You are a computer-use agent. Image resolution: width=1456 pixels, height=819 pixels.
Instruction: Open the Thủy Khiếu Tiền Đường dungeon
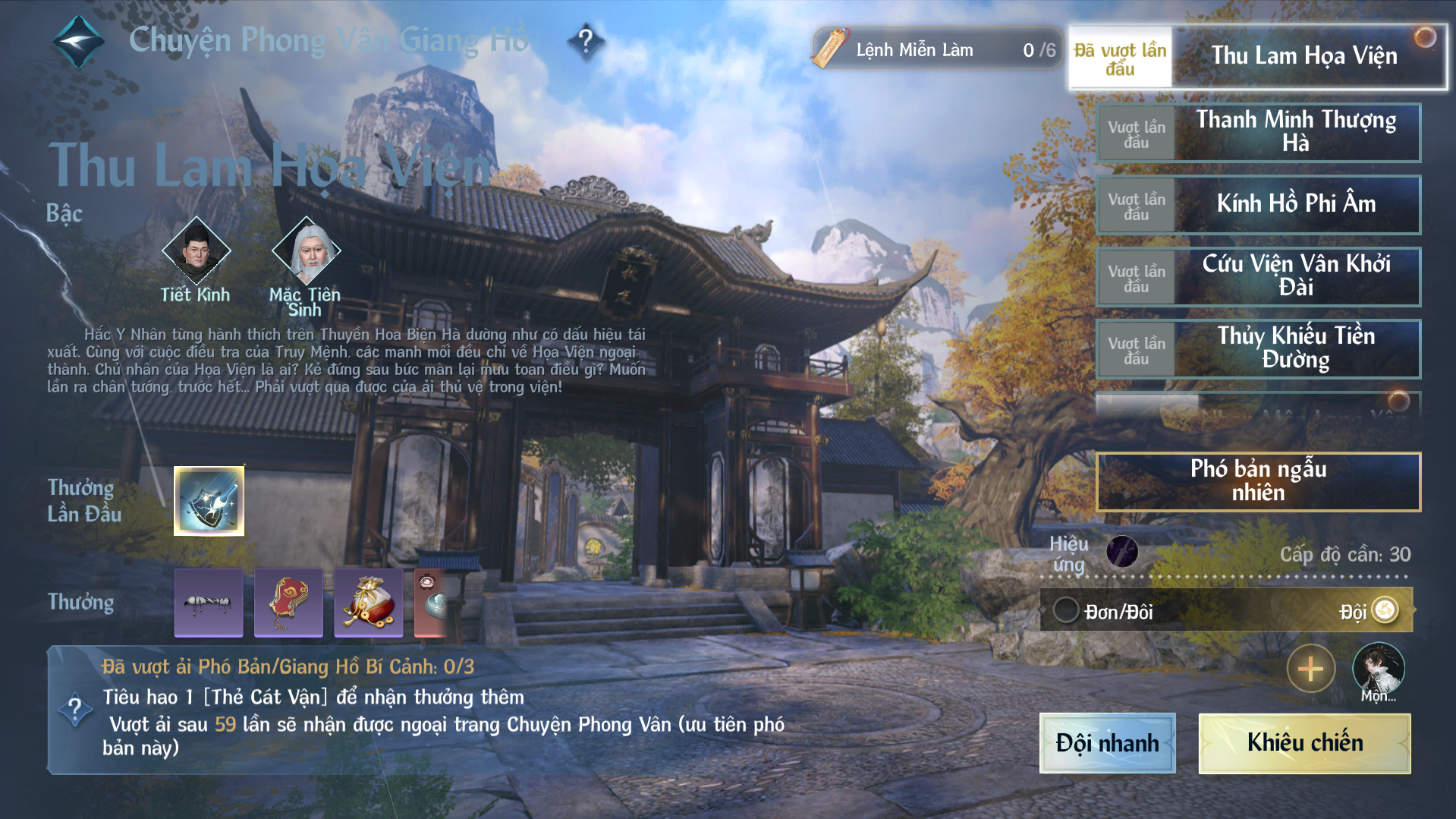[x=1295, y=348]
